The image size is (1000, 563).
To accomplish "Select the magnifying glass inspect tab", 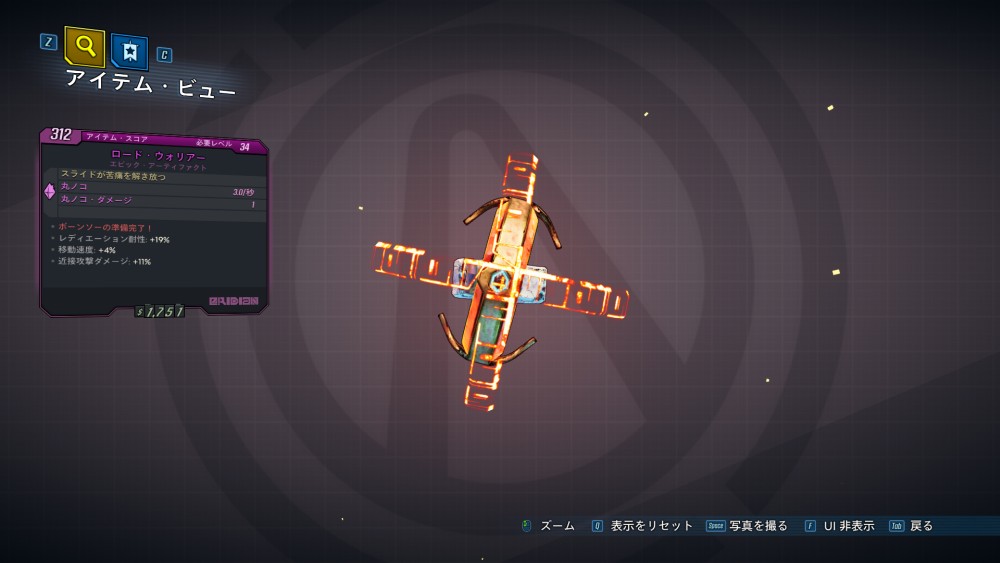I will [x=85, y=46].
